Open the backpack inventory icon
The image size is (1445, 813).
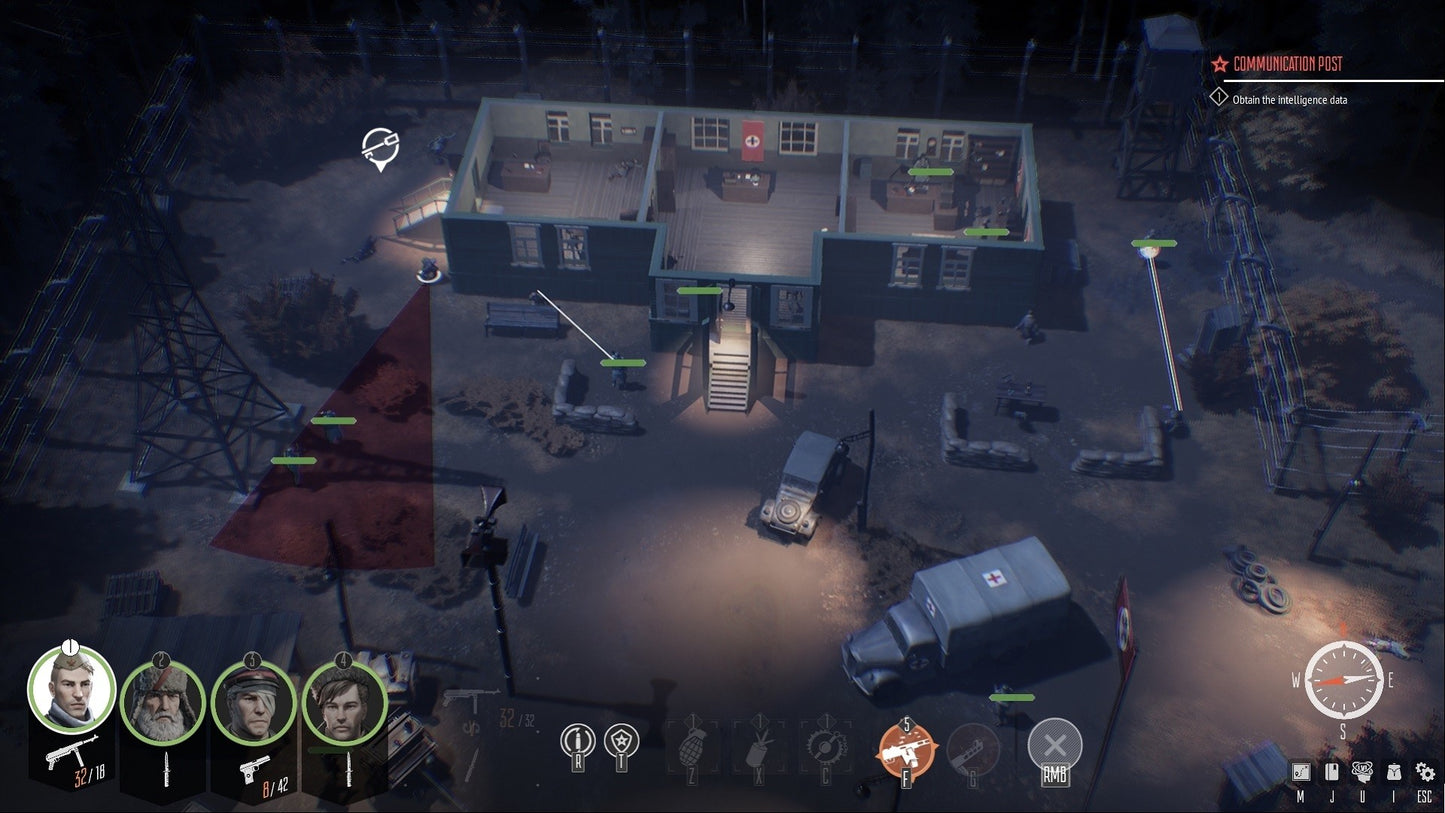click(1392, 772)
